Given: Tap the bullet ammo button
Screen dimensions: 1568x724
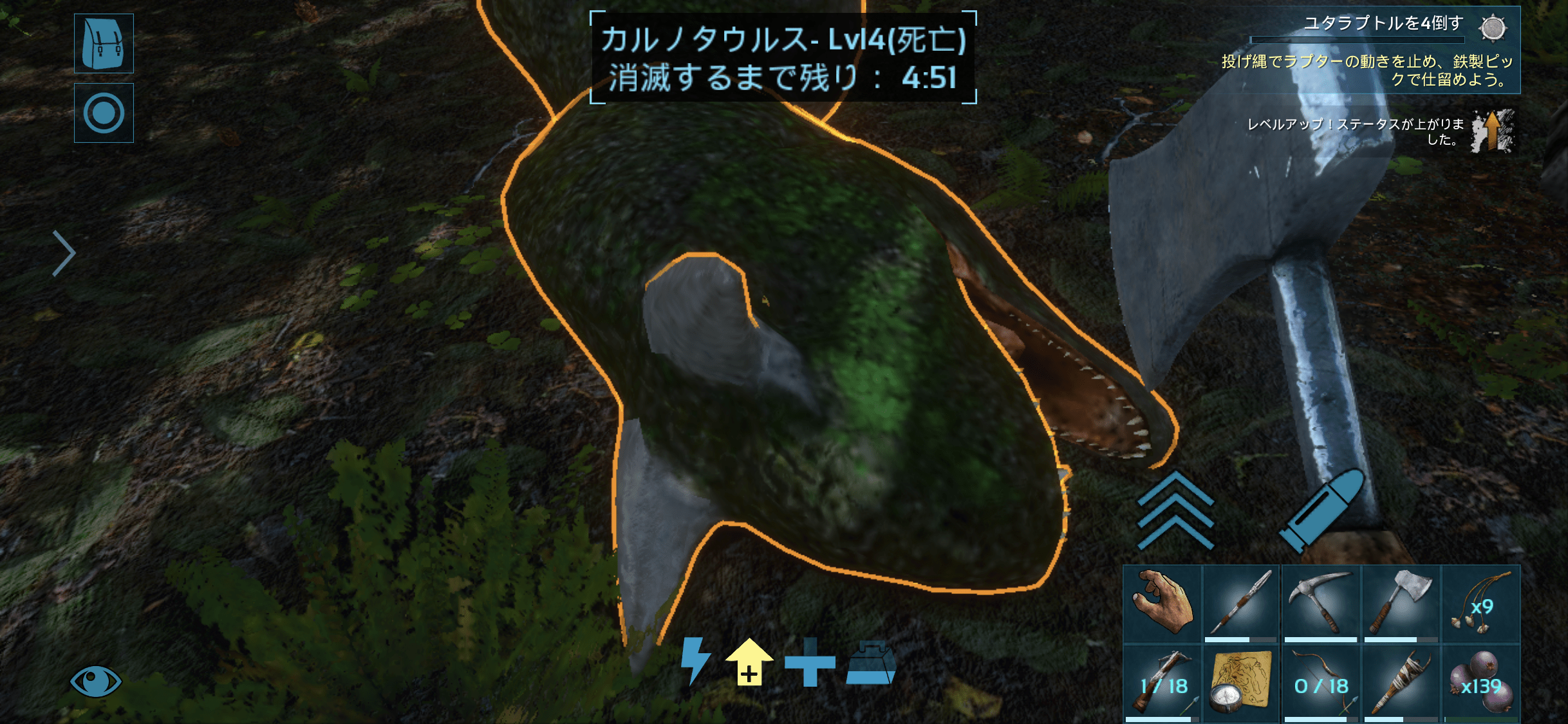Looking at the screenshot, I should tap(1321, 510).
